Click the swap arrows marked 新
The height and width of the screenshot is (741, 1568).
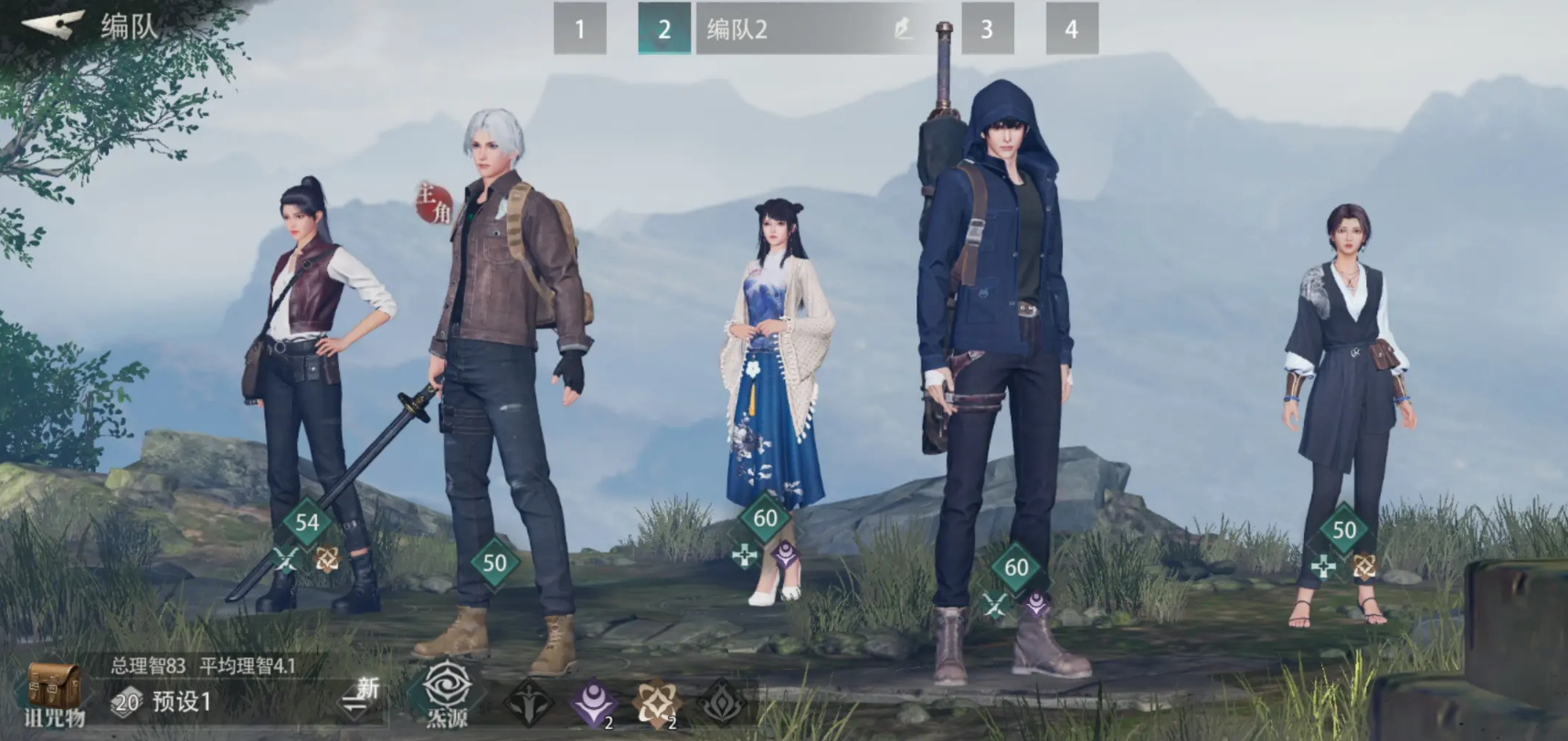pos(360,700)
